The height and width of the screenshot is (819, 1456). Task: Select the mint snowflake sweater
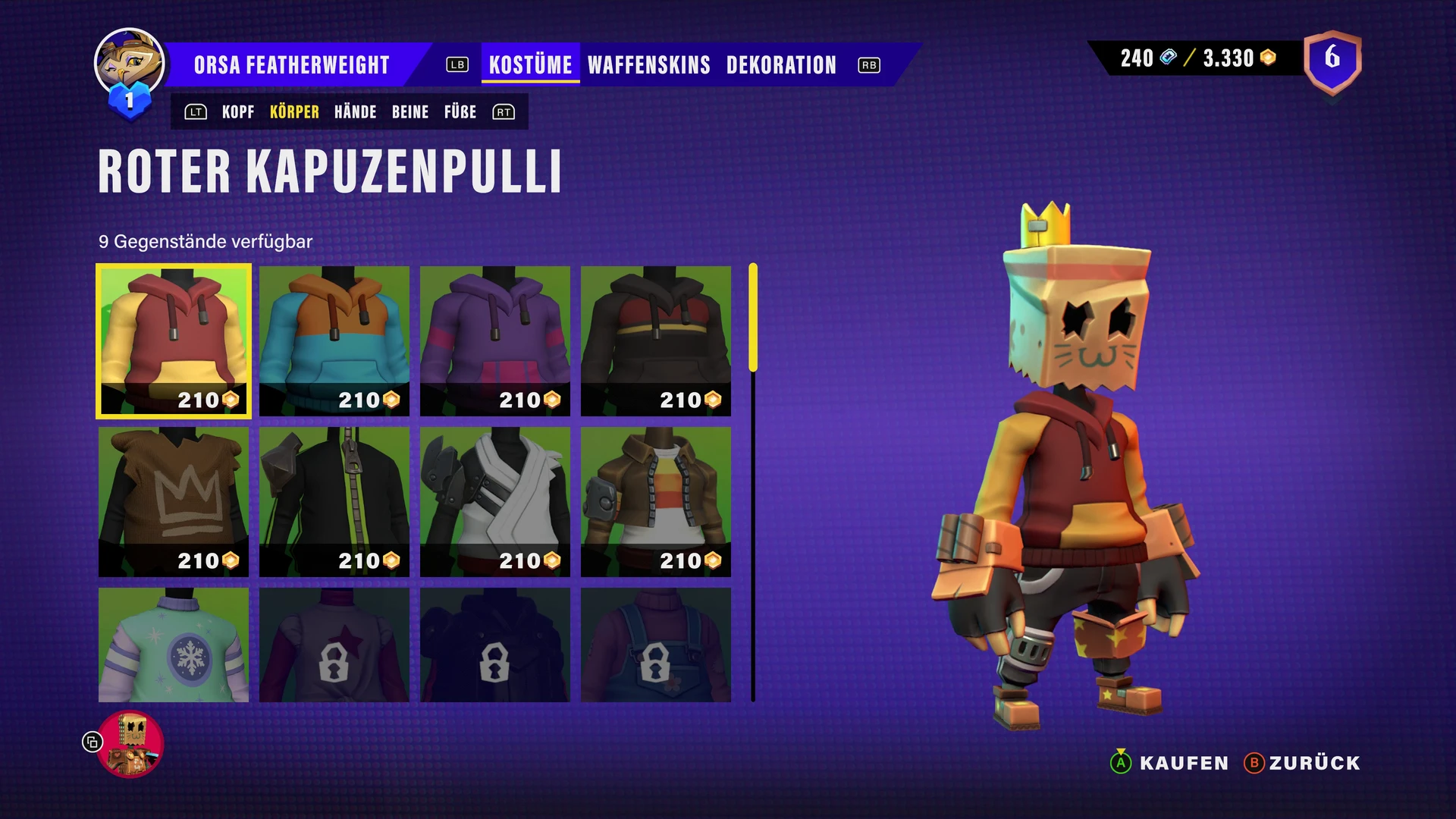tap(174, 645)
